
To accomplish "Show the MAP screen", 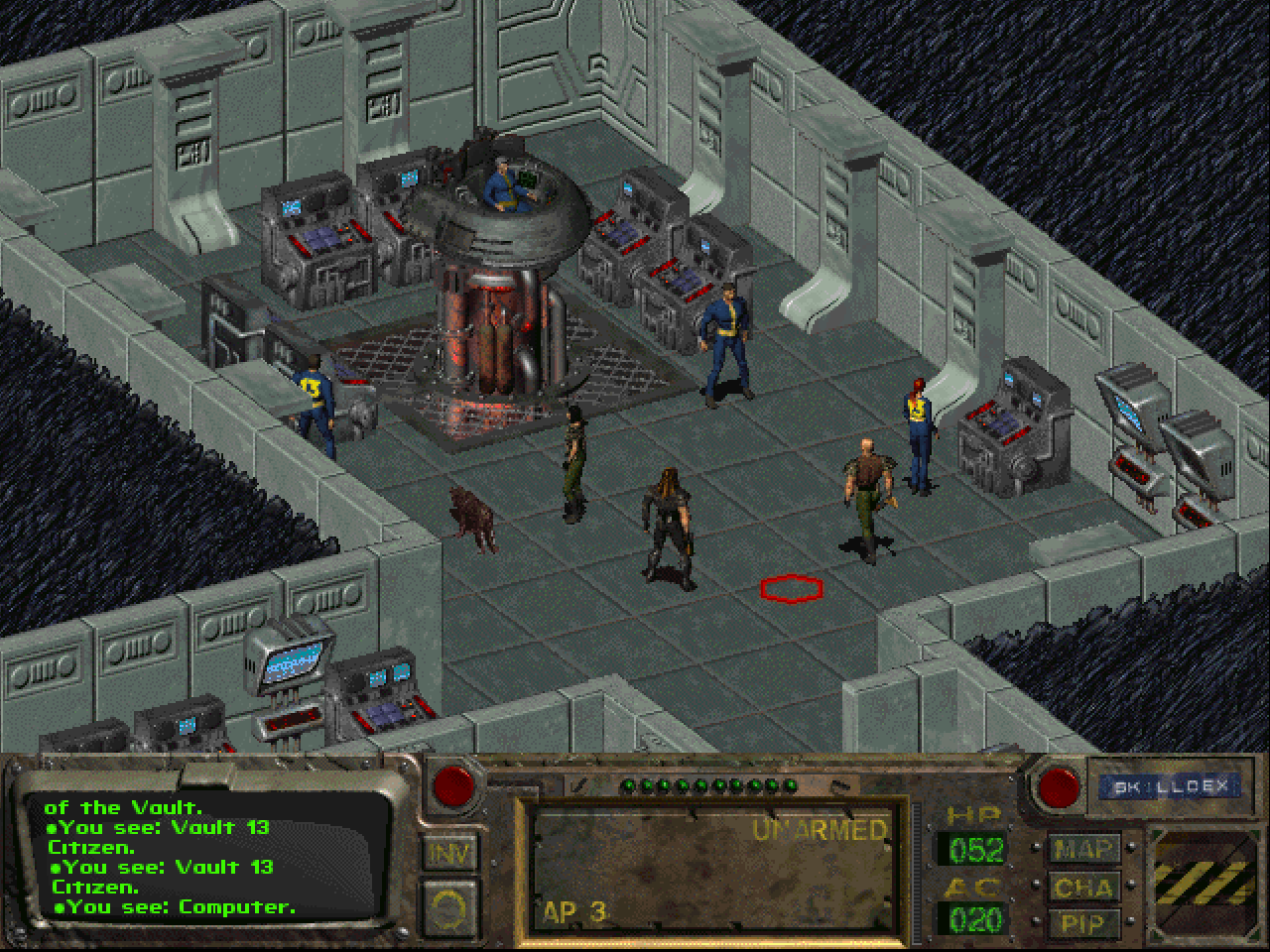I will [x=1082, y=850].
